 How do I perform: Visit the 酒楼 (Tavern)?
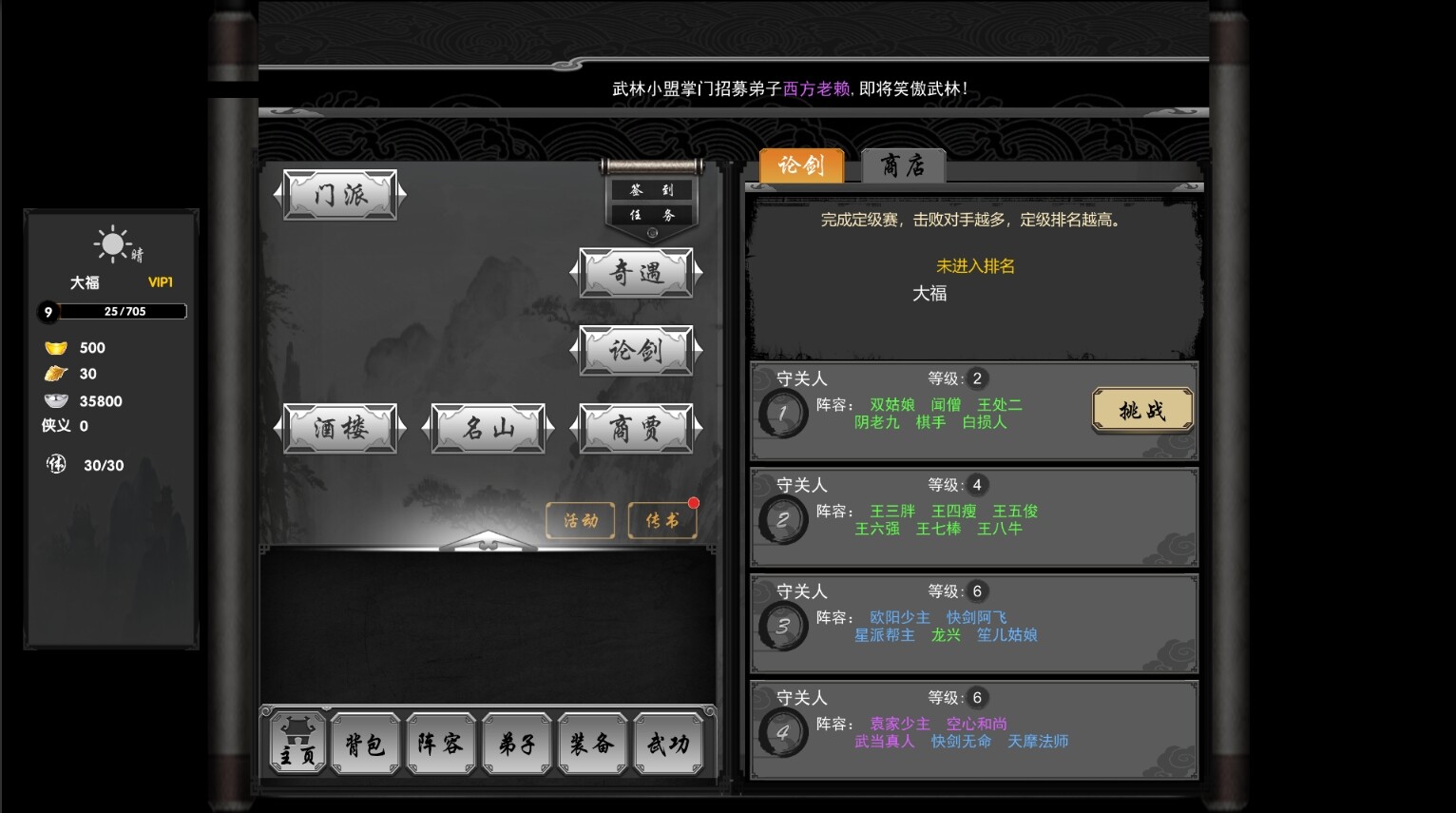[339, 428]
